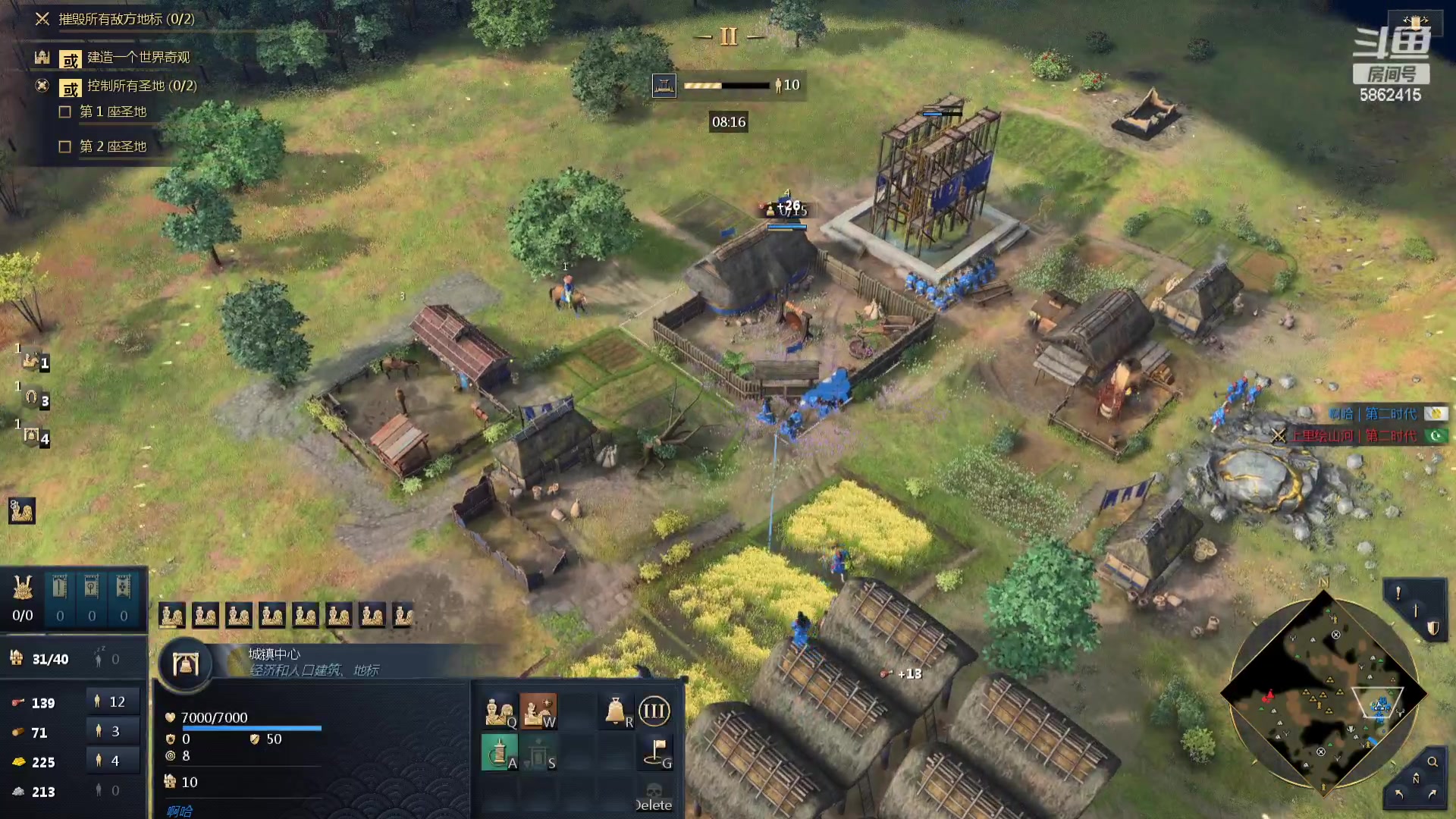Open the Age III advancement button
1456x819 pixels.
(x=654, y=711)
